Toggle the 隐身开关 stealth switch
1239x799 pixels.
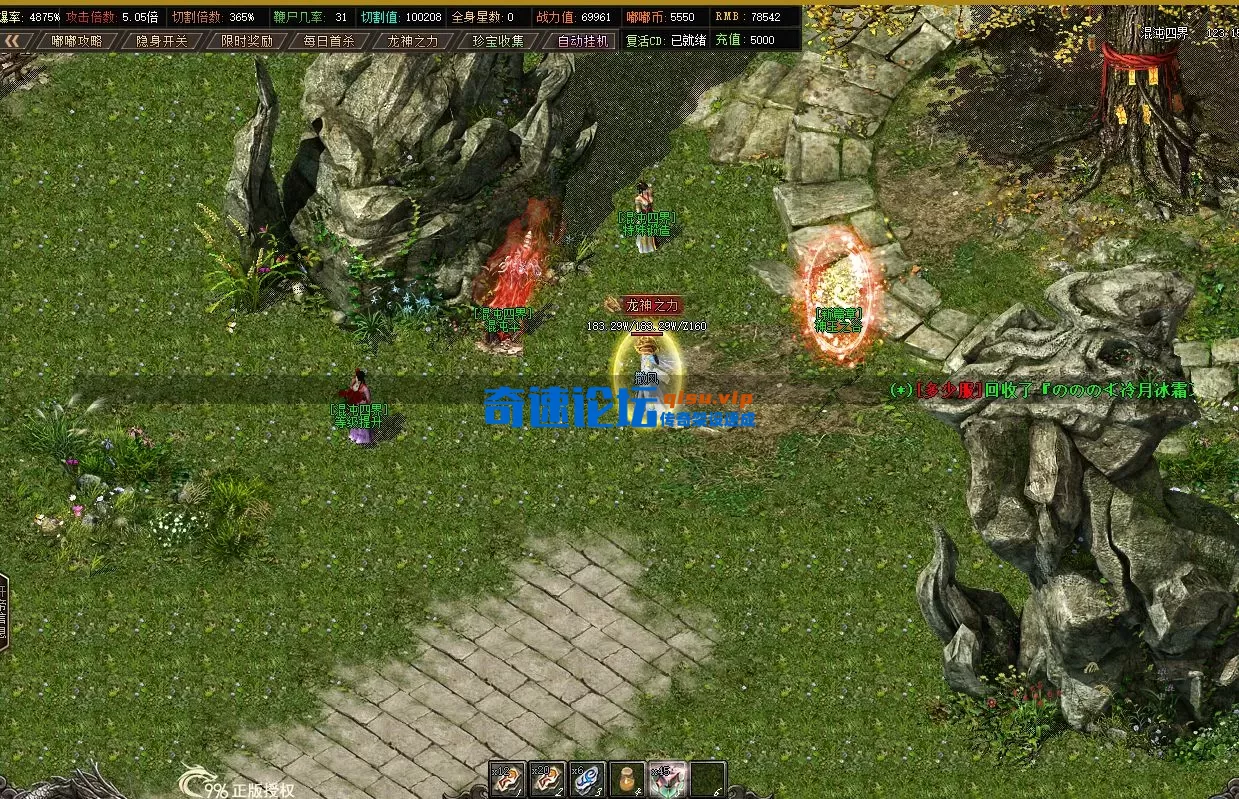[162, 41]
